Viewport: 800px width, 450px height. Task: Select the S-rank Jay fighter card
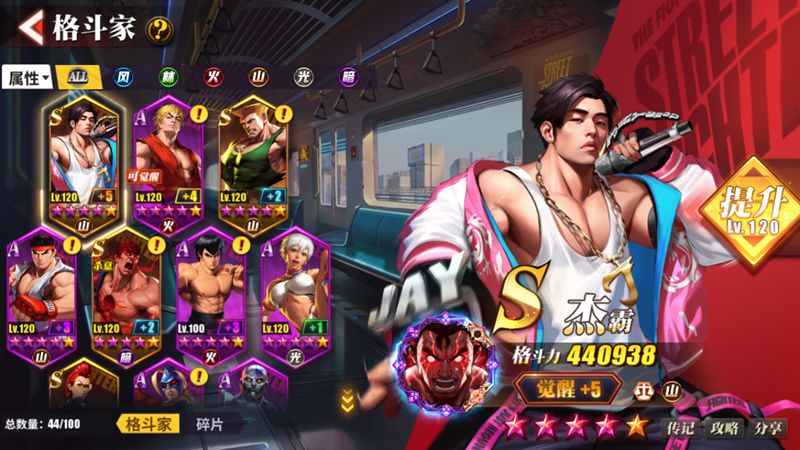85,160
